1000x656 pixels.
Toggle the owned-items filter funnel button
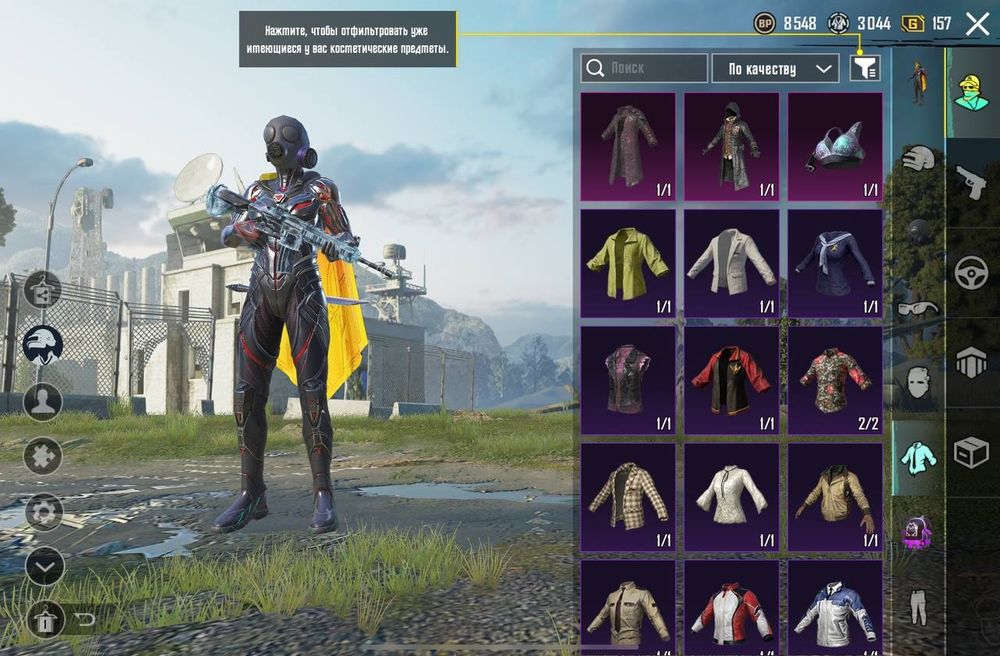pyautogui.click(x=865, y=68)
